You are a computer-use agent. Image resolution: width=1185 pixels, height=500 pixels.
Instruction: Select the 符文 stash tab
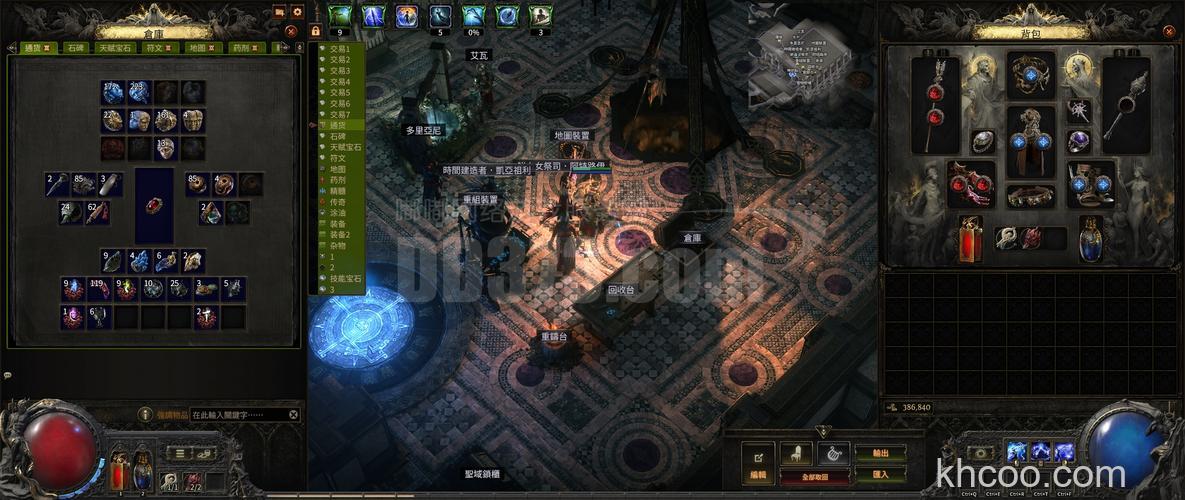tap(155, 47)
